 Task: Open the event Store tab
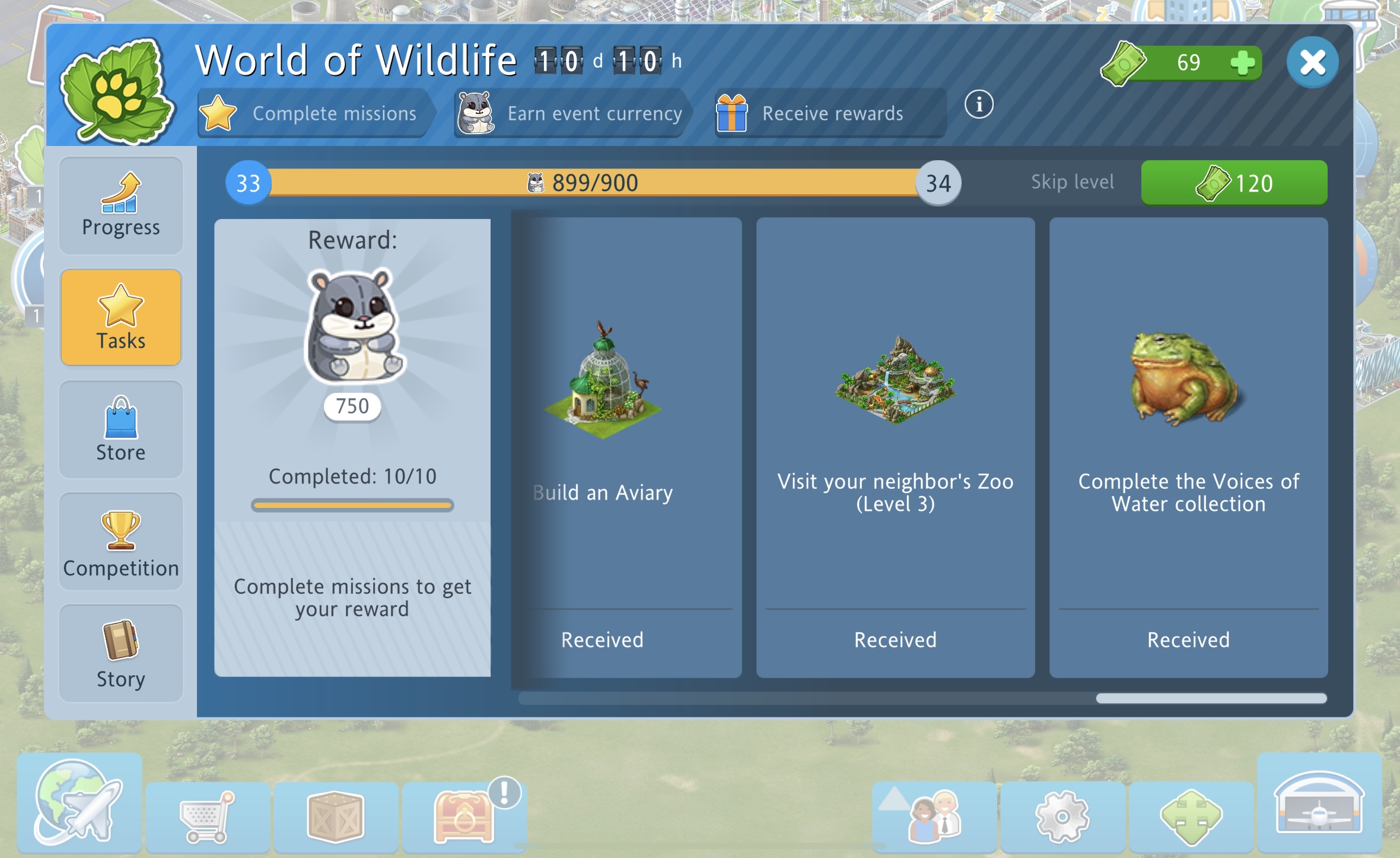click(x=121, y=429)
